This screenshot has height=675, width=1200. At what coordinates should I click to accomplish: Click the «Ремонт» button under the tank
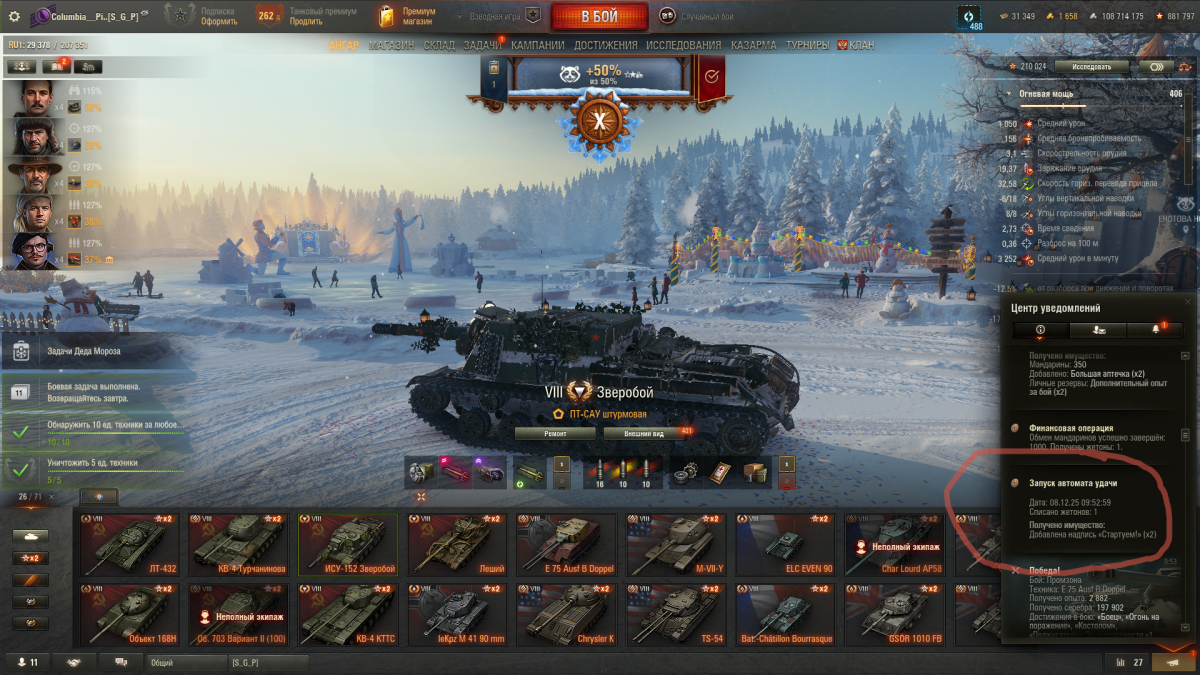(x=555, y=433)
